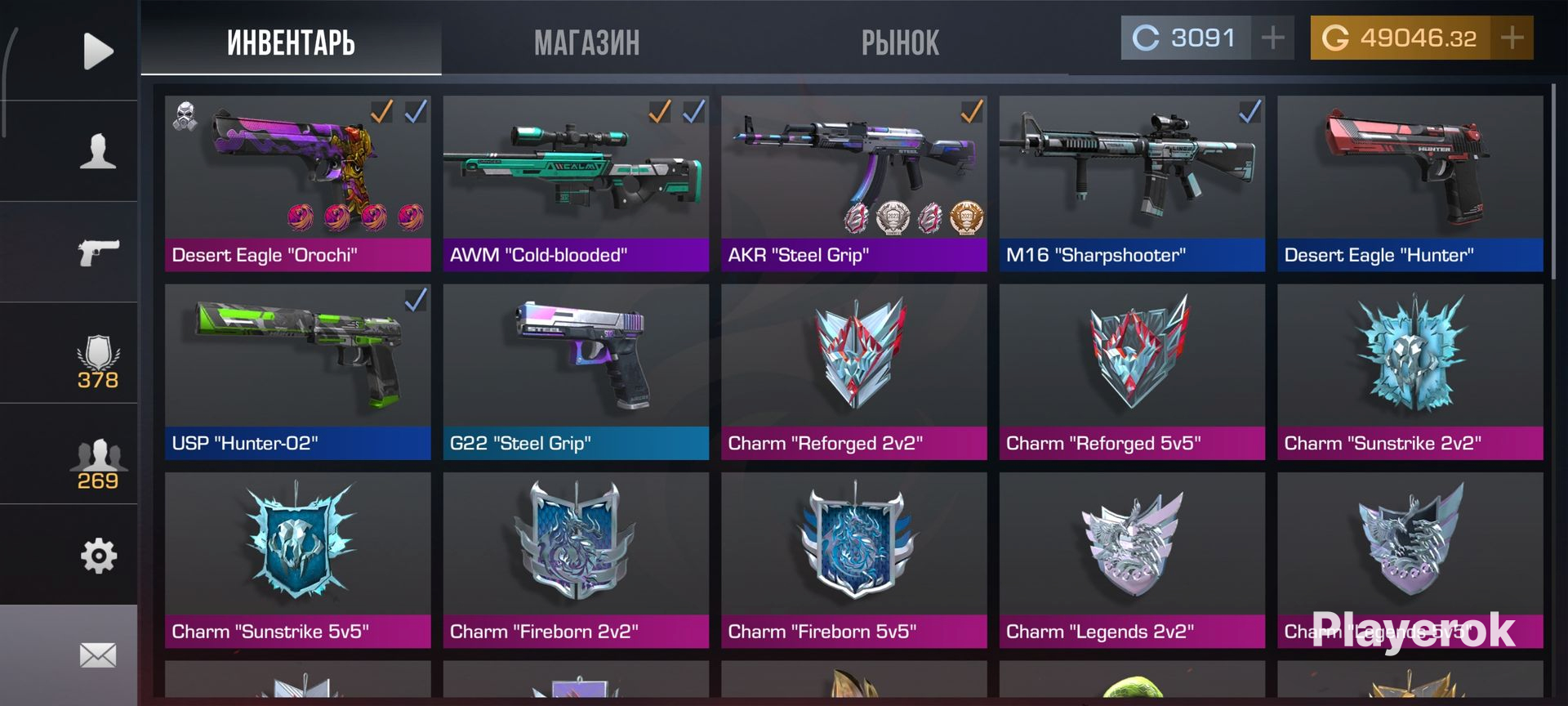Add more silver coins with plus button

tap(1272, 38)
